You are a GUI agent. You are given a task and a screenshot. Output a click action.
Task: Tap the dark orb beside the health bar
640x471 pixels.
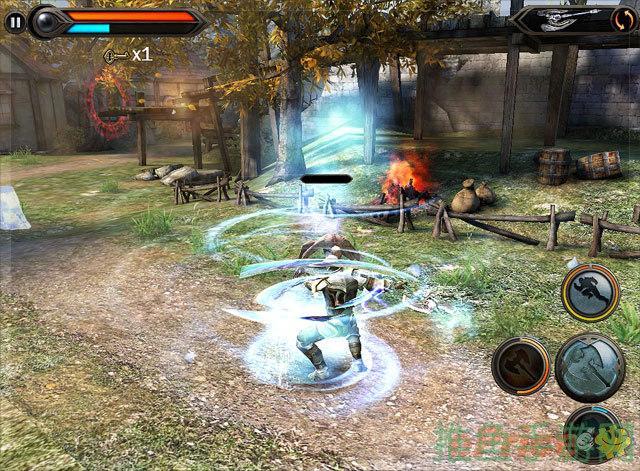(46, 20)
